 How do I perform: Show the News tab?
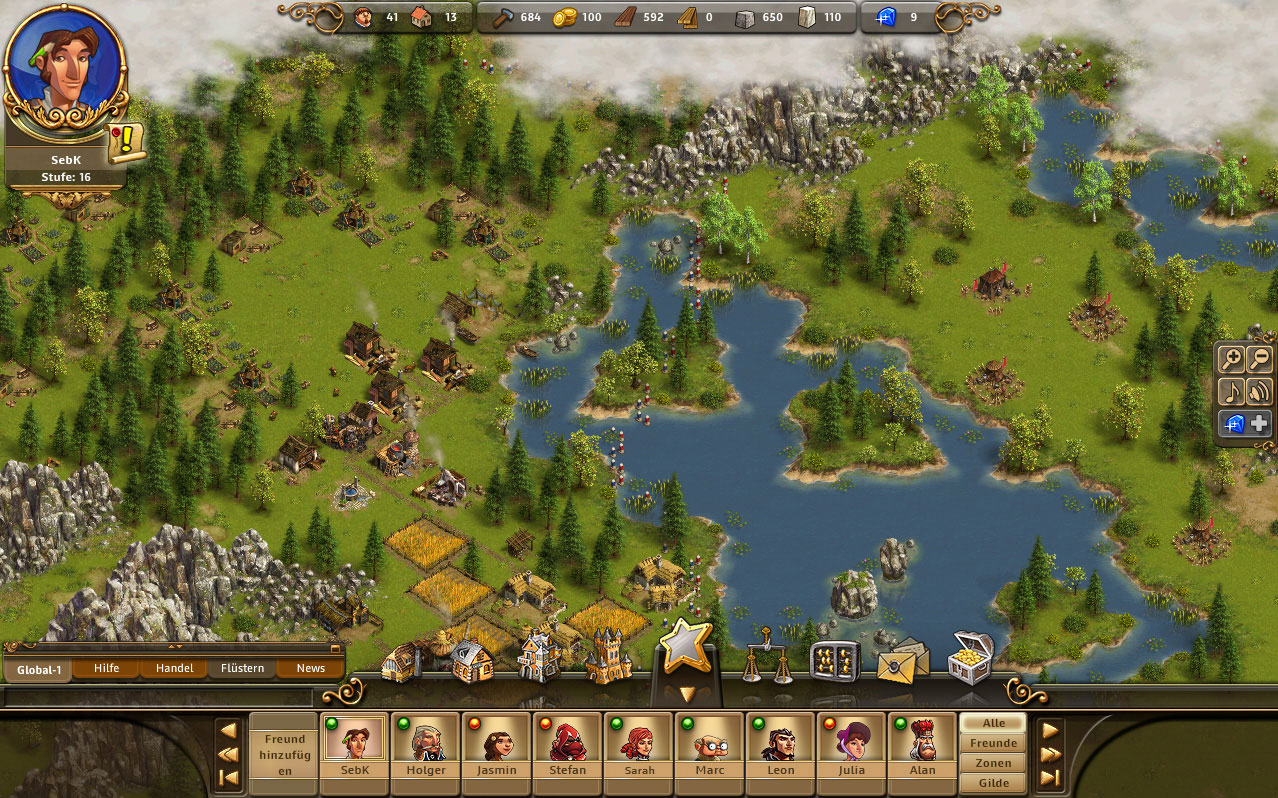pyautogui.click(x=310, y=668)
